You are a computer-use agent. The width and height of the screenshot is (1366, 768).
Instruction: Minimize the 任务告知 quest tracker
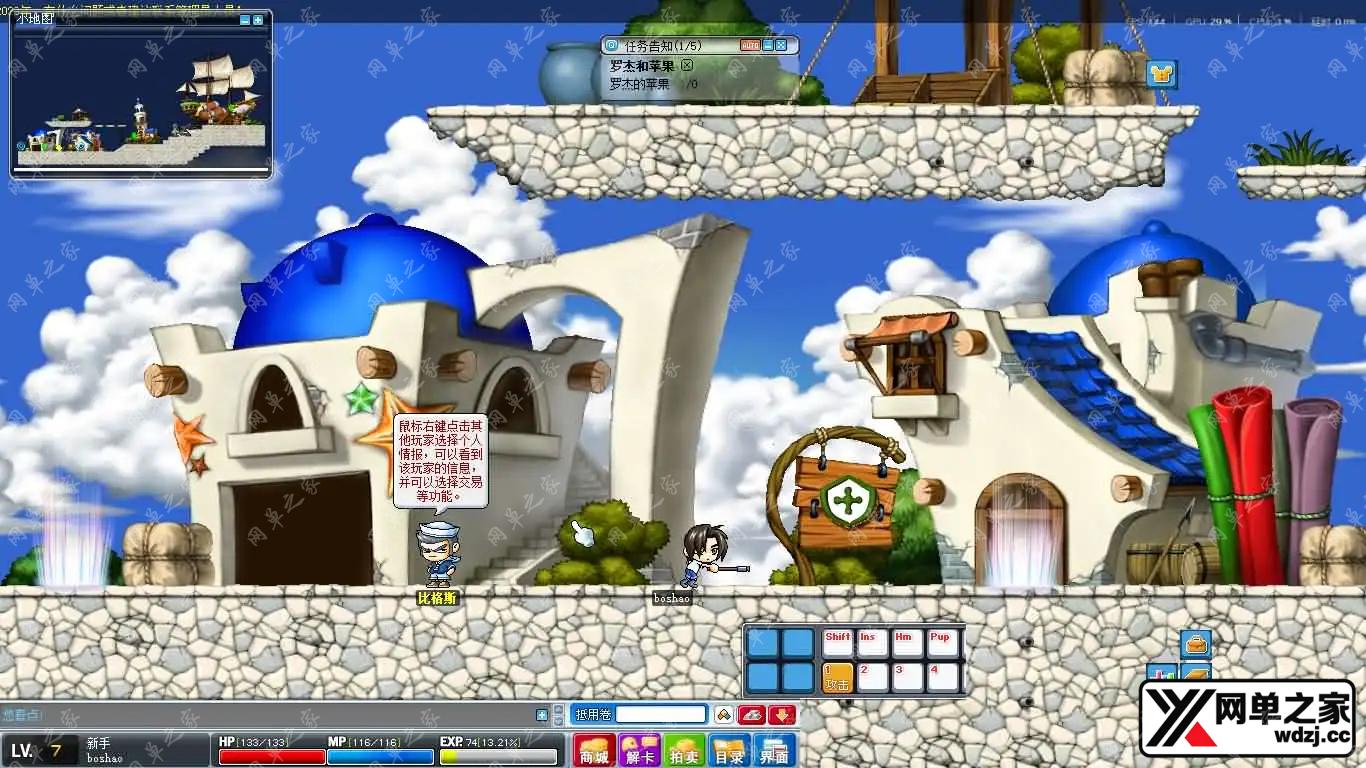coord(768,45)
